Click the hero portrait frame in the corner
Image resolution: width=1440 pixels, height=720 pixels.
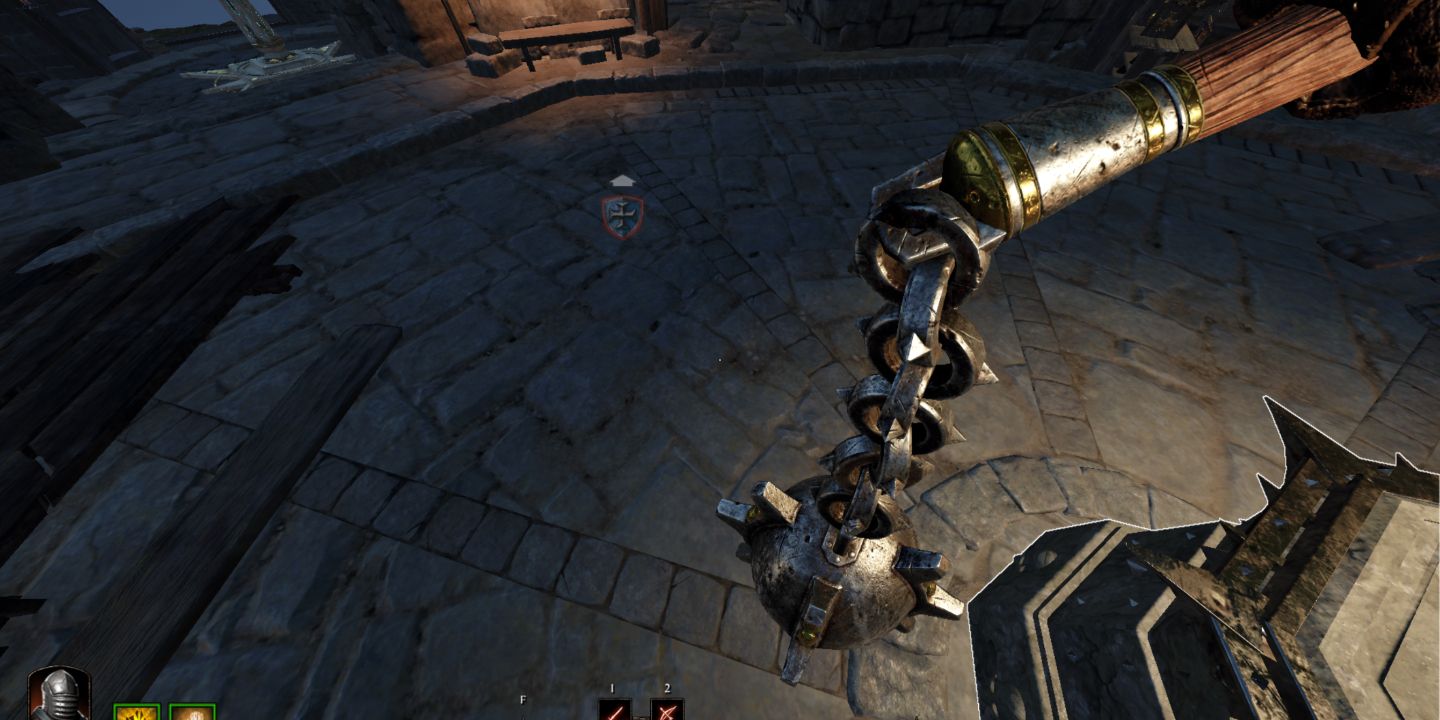pos(60,695)
